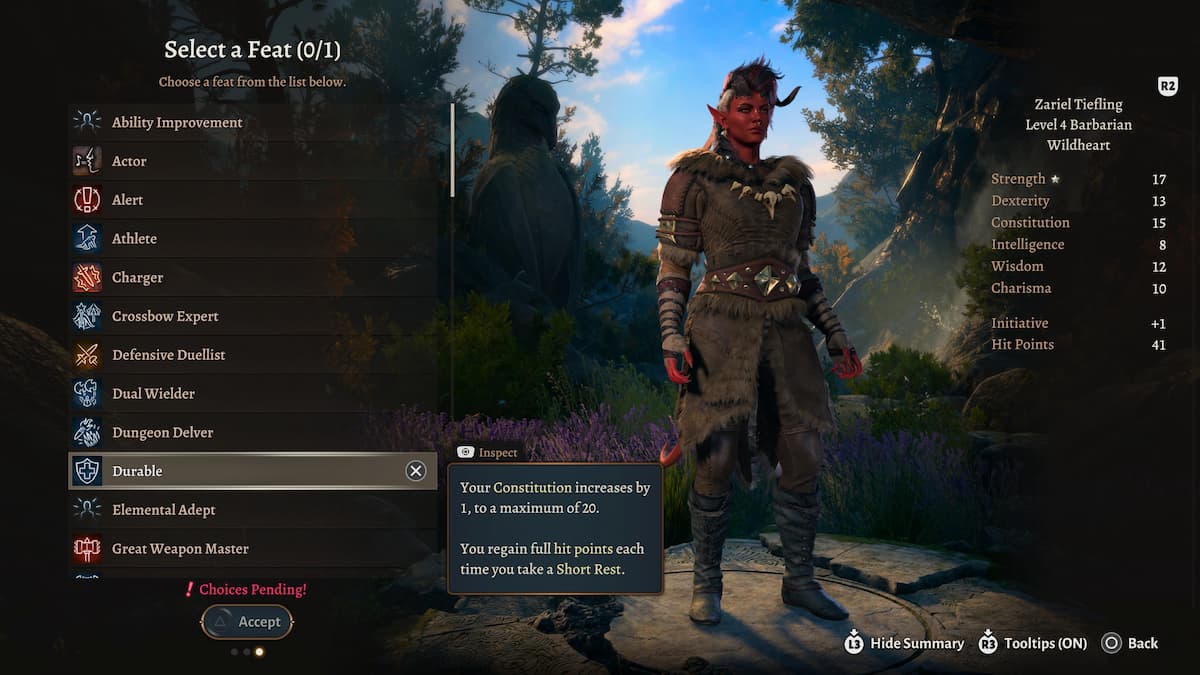Select the Dungeon Delver feat
This screenshot has width=1200, height=675.
point(162,432)
